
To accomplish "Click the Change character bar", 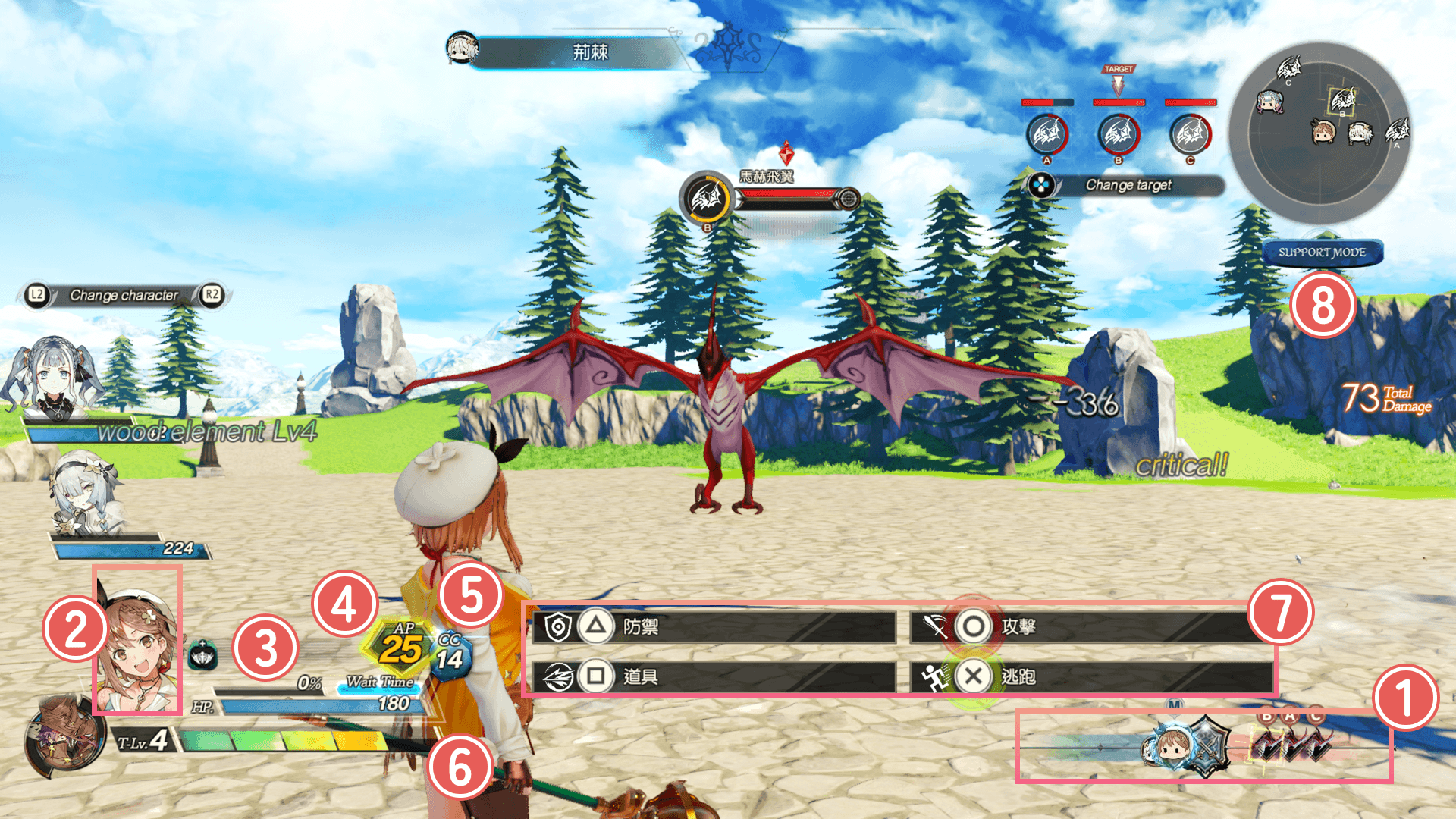I will click(x=124, y=295).
